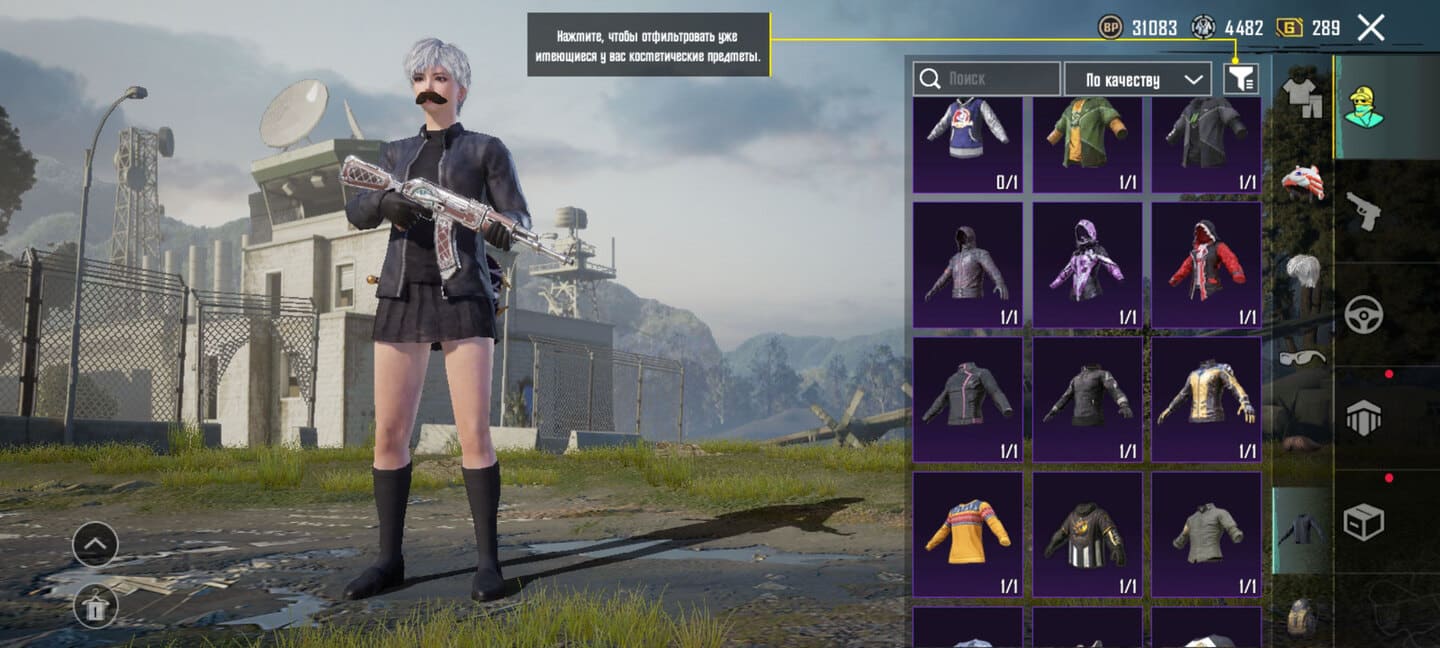Select the green and orange jacket

[x=1087, y=138]
